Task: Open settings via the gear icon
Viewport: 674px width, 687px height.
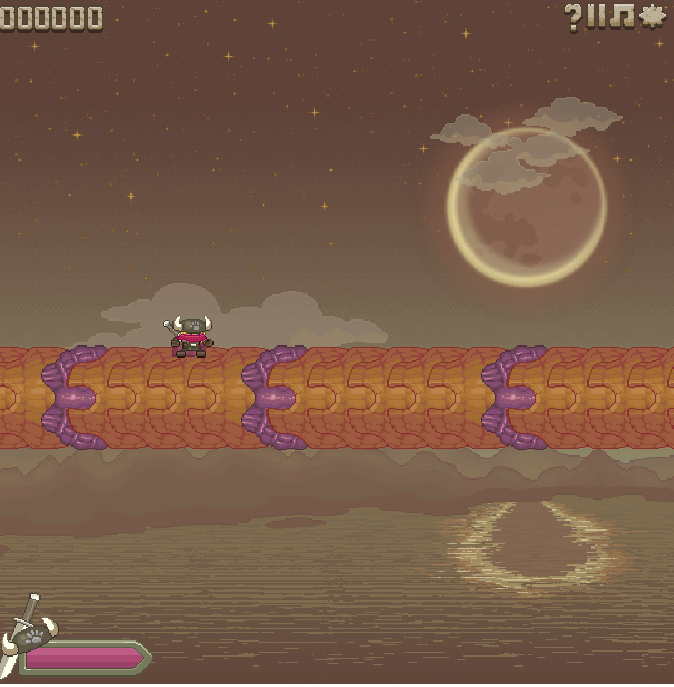Action: click(x=652, y=16)
